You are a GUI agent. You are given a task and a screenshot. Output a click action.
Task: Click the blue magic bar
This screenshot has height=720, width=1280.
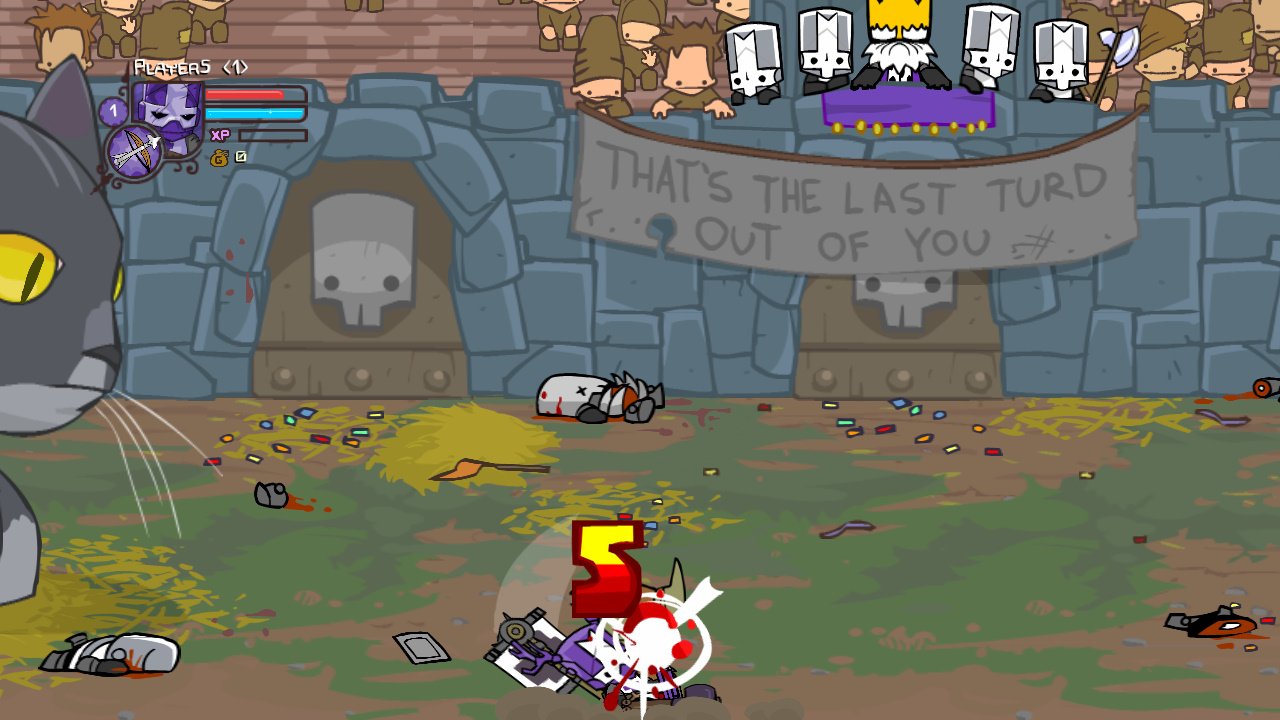coord(255,112)
